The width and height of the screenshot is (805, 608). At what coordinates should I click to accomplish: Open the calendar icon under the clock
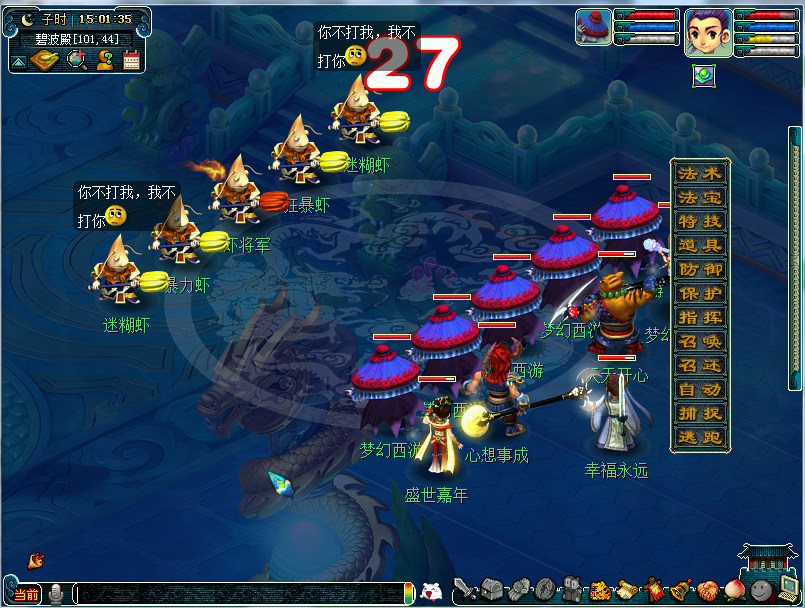point(131,60)
